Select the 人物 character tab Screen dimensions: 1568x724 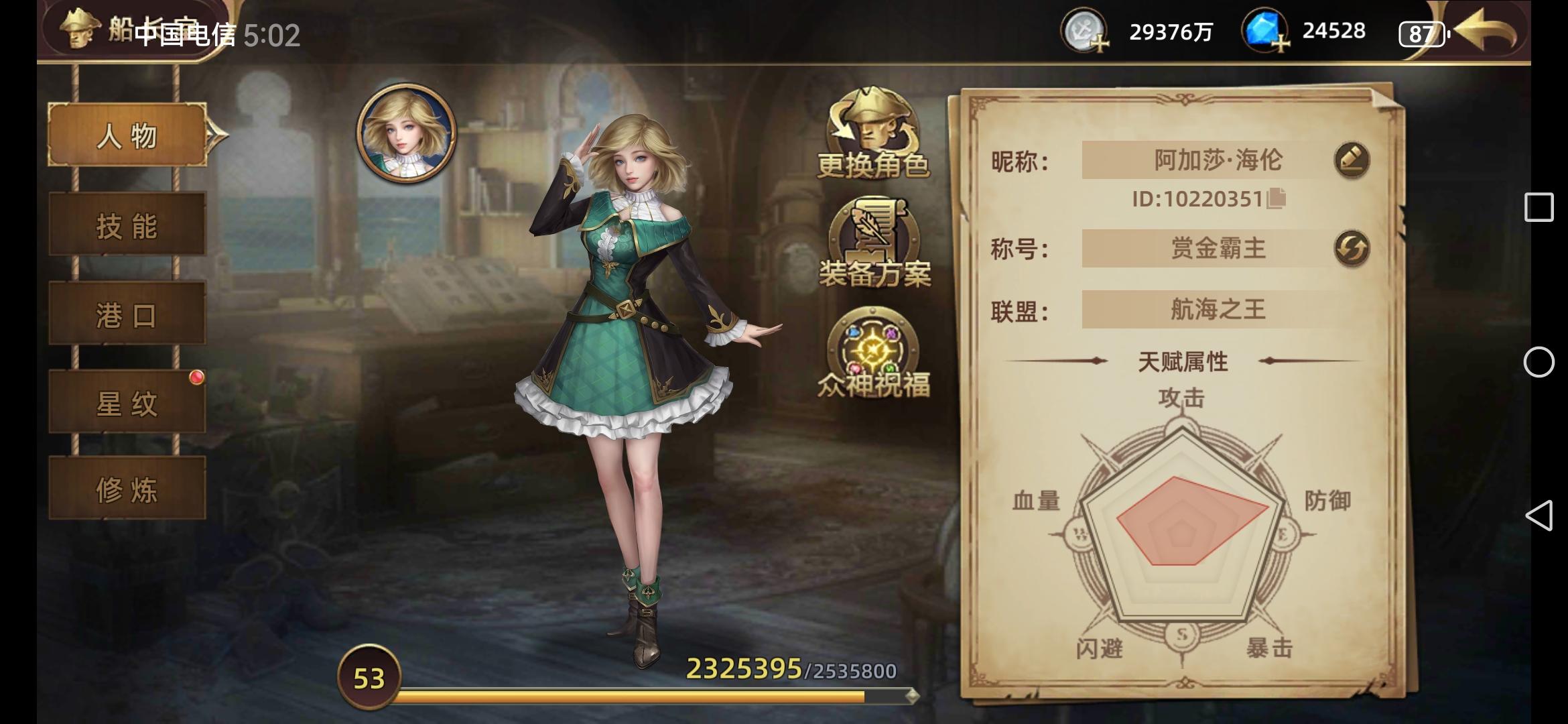pos(127,136)
